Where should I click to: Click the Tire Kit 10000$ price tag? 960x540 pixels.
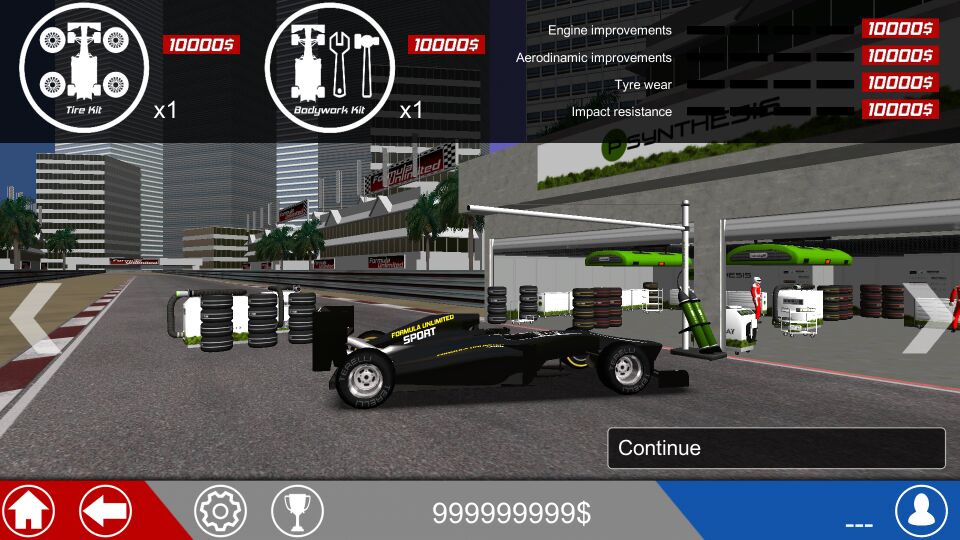[201, 45]
